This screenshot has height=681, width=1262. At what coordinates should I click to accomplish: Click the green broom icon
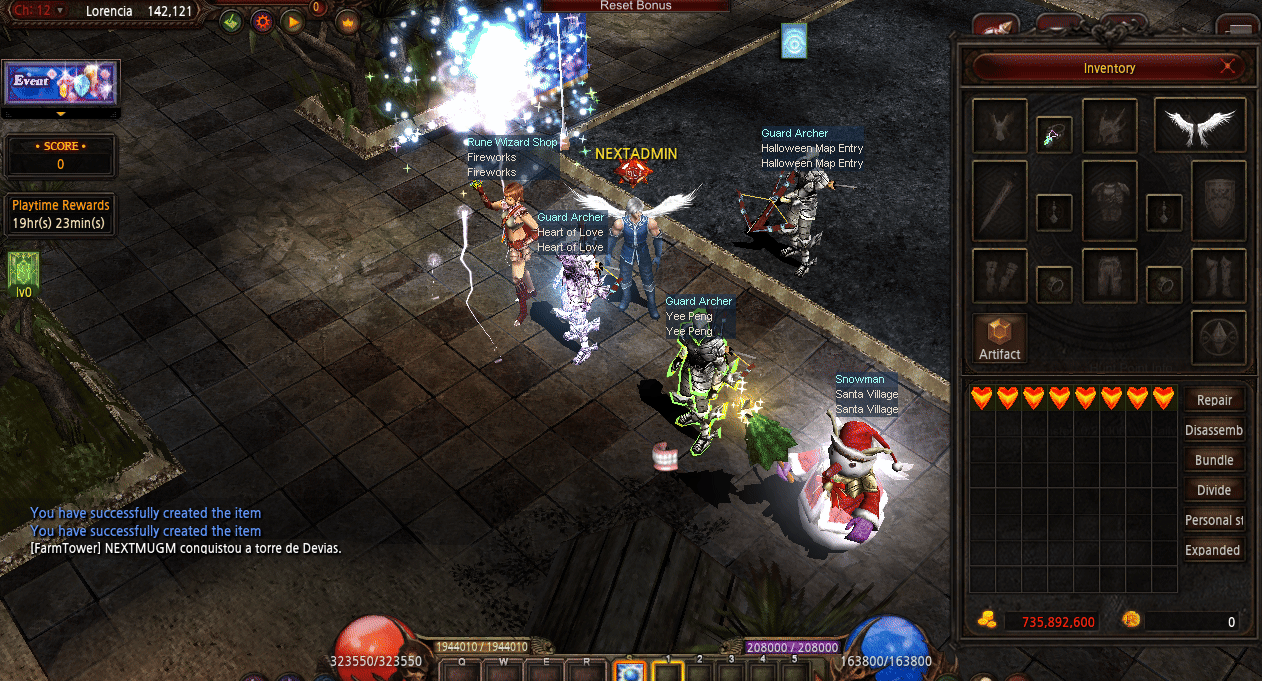tap(231, 21)
